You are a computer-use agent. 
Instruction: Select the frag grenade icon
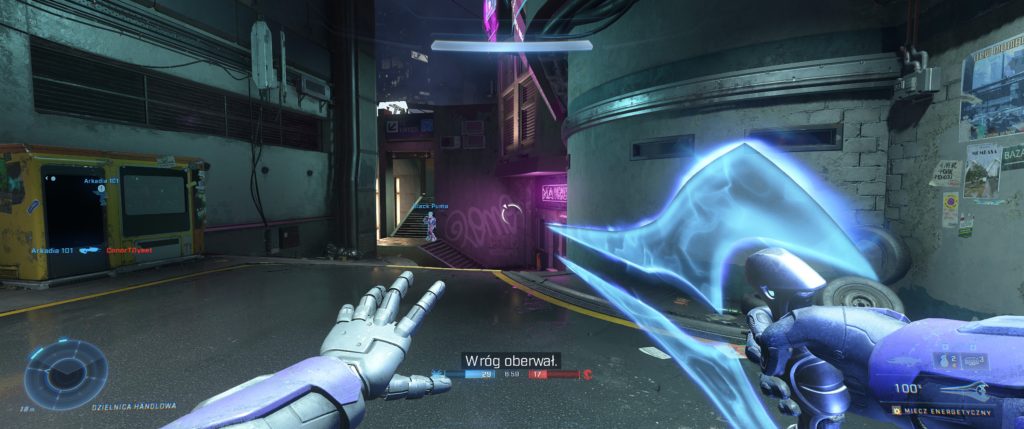click(x=943, y=360)
